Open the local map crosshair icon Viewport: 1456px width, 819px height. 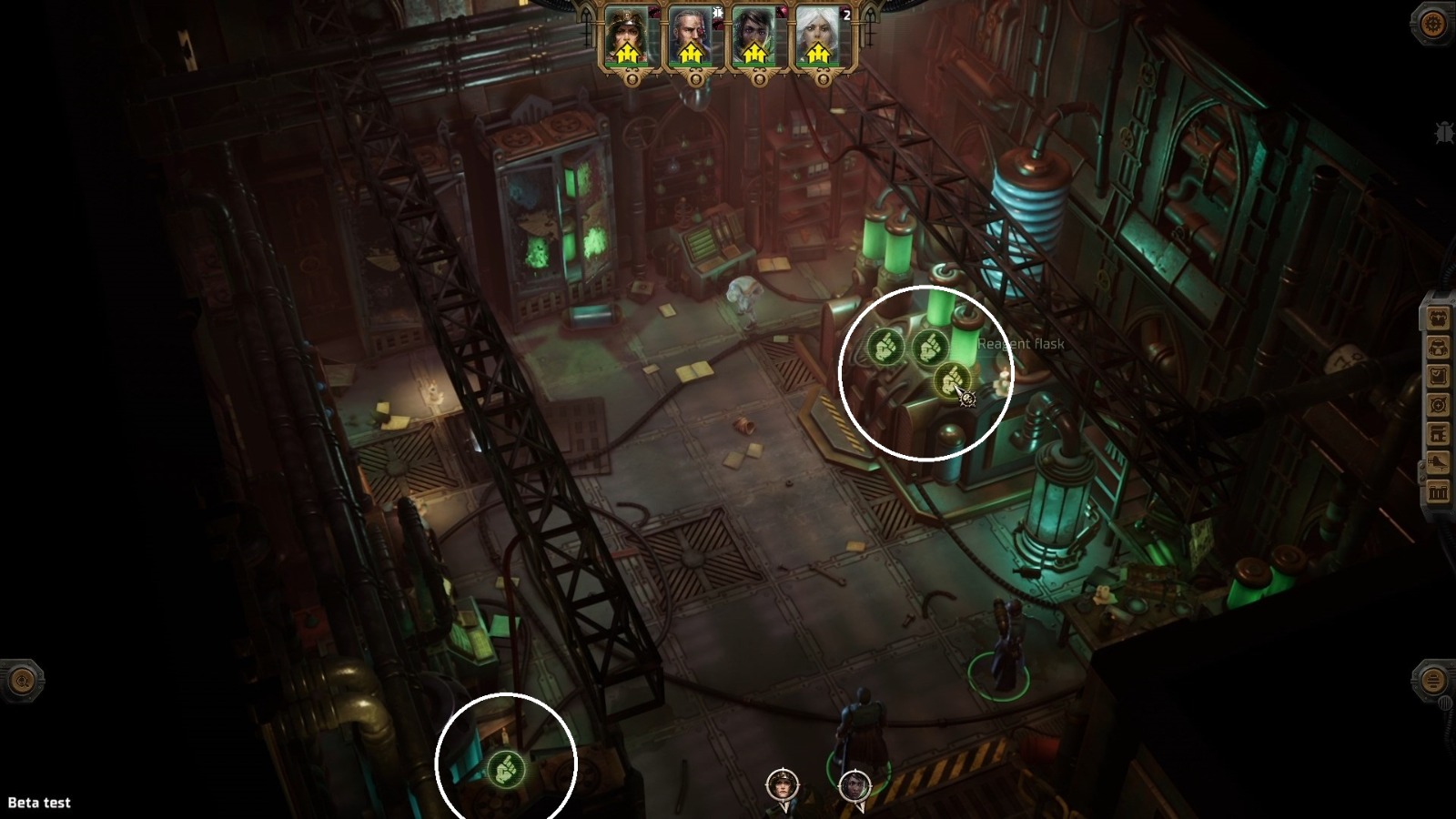(1440, 404)
